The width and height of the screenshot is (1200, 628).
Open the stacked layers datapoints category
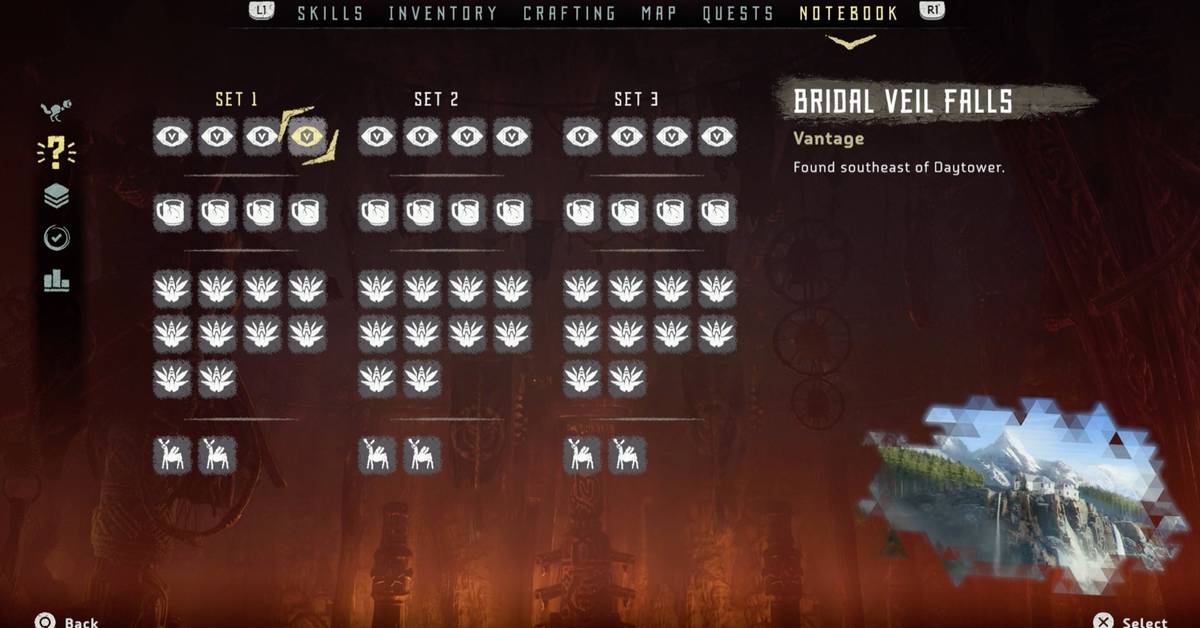(x=56, y=196)
